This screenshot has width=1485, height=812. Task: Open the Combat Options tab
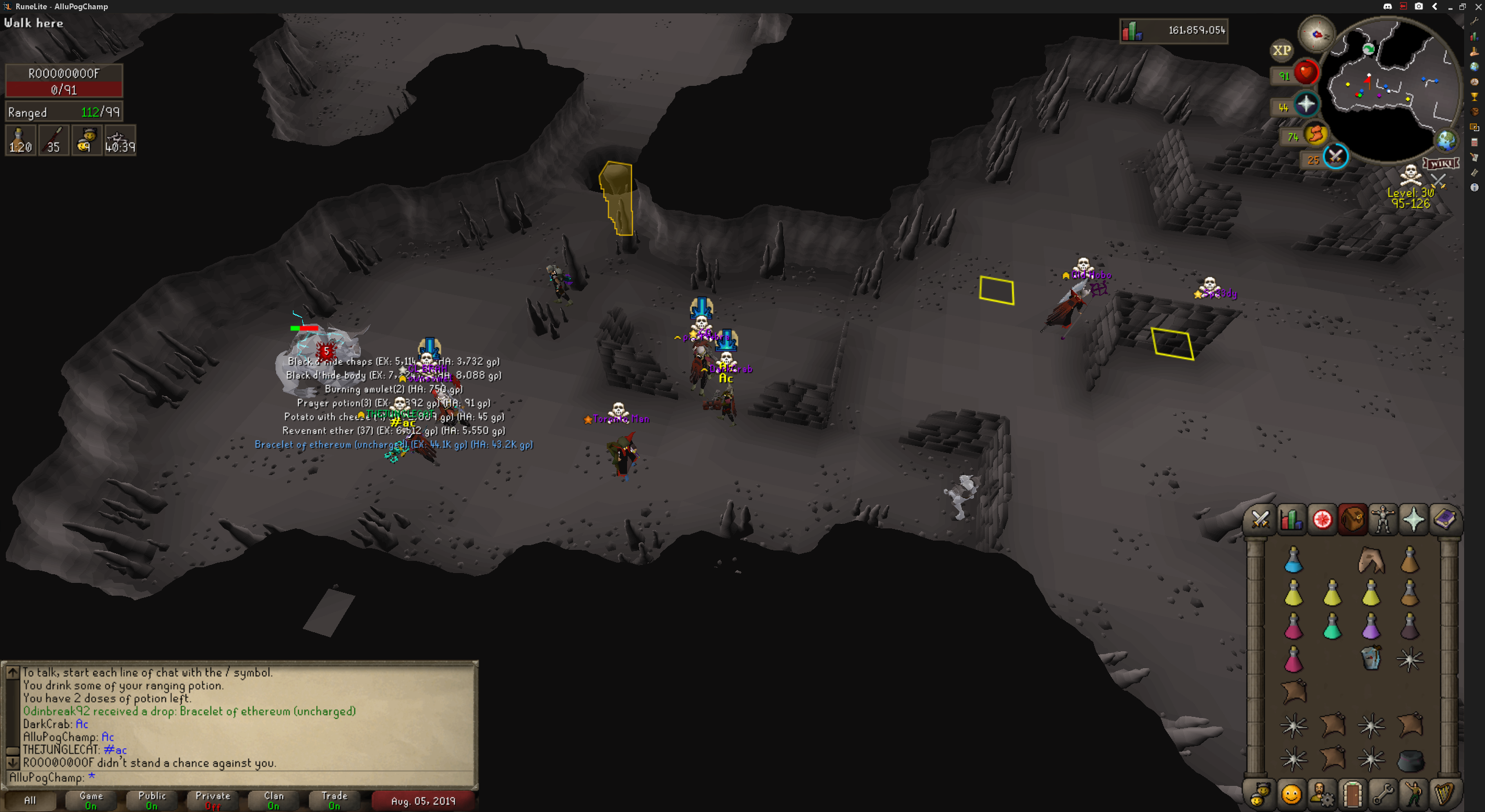coord(1260,519)
